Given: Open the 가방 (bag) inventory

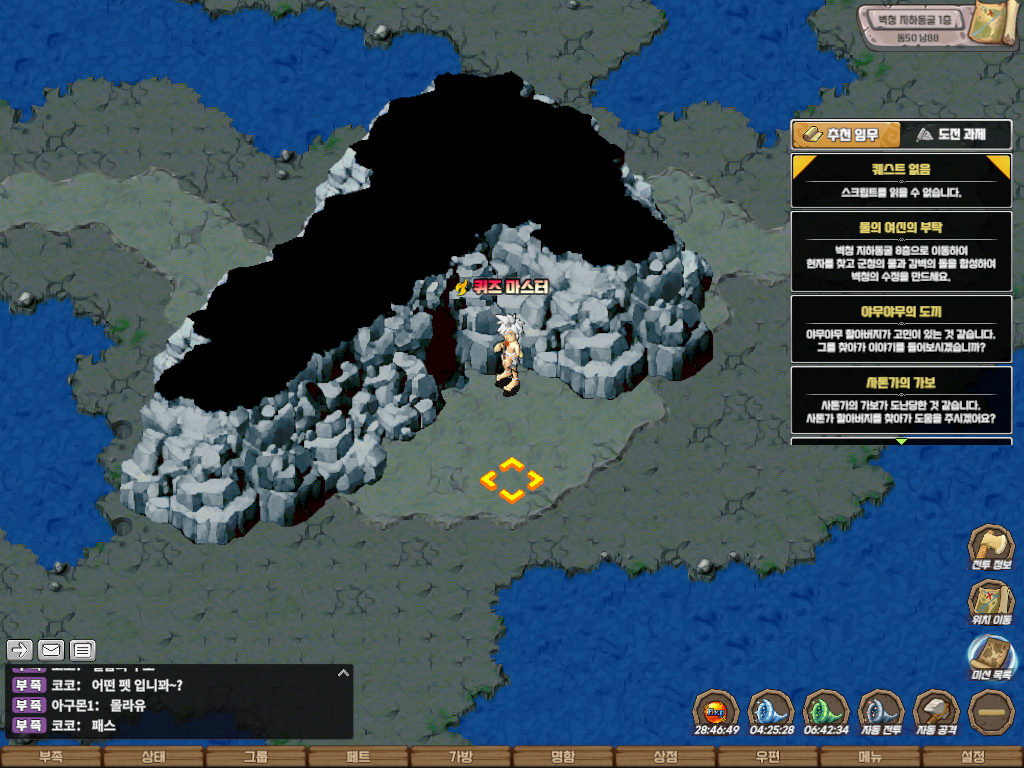Looking at the screenshot, I should 460,757.
